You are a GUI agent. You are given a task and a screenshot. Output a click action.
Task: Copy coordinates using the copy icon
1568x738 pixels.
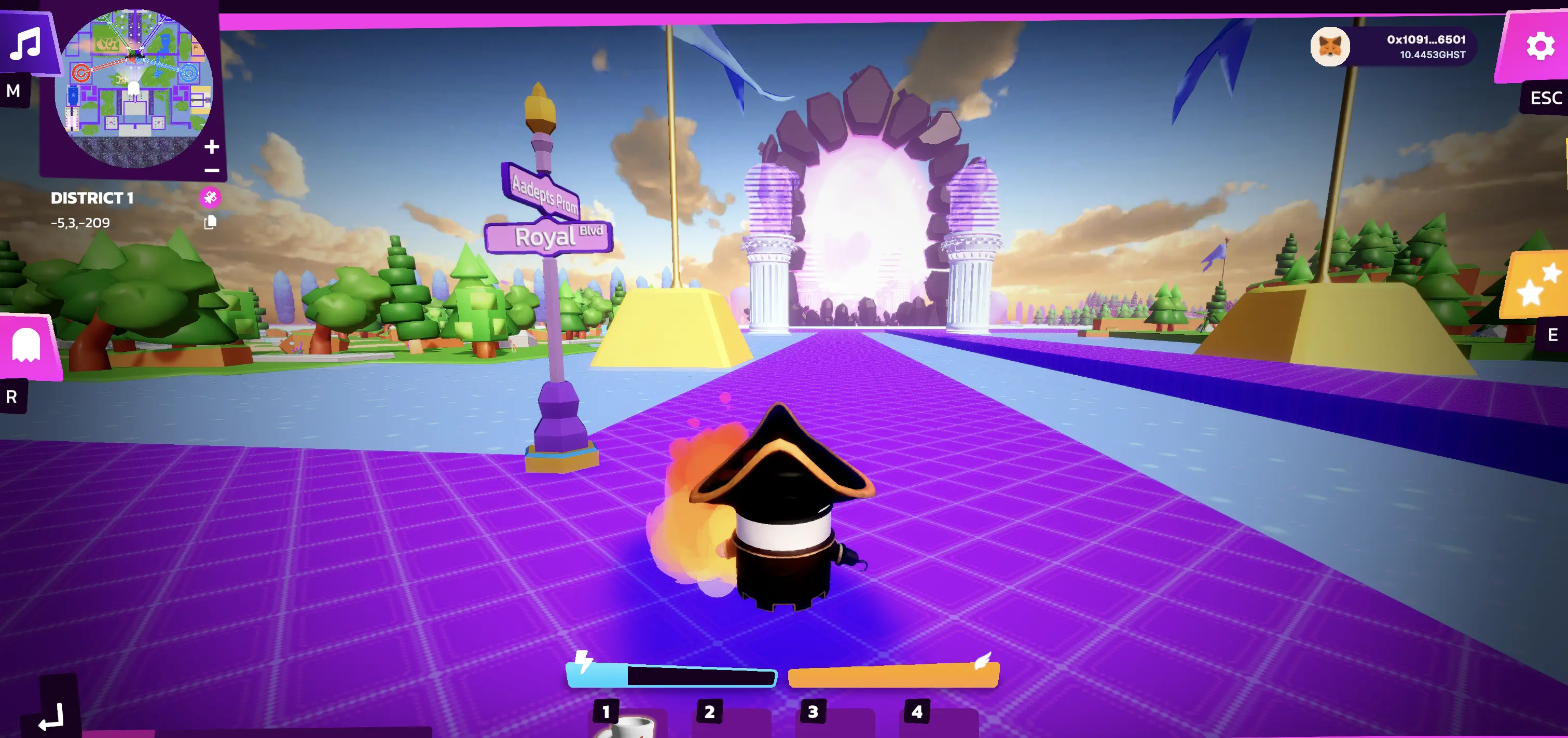(210, 223)
